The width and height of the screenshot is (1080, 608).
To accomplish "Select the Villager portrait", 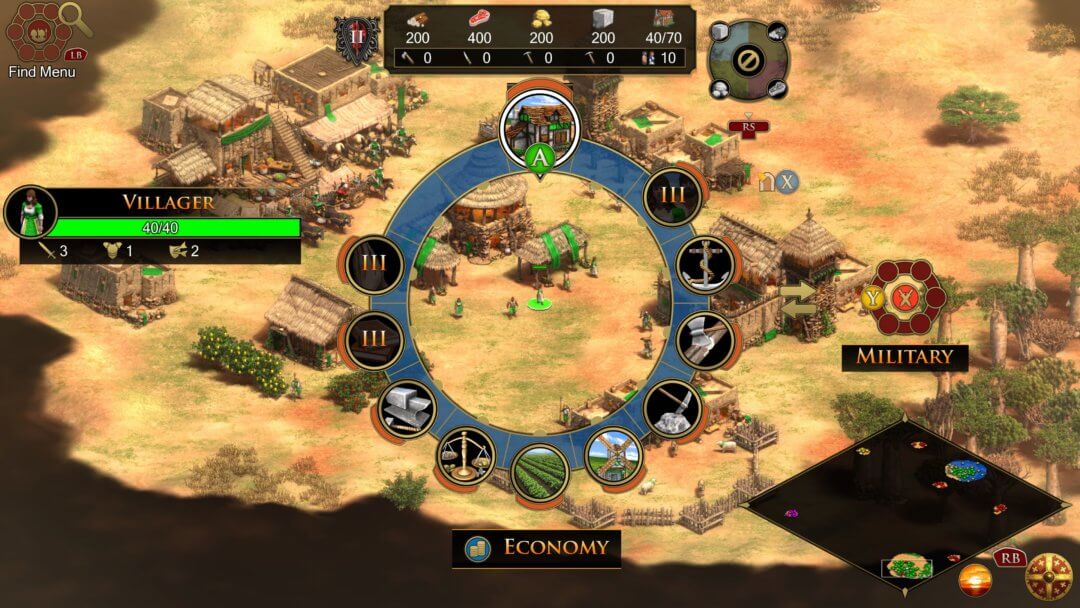I will (x=30, y=211).
